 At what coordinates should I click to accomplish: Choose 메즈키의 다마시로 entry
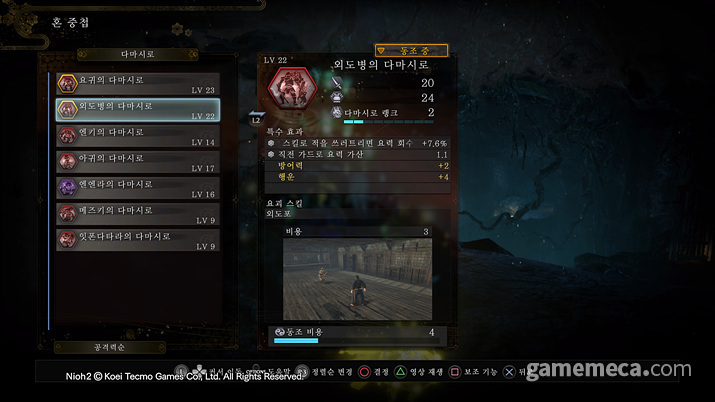(137, 213)
